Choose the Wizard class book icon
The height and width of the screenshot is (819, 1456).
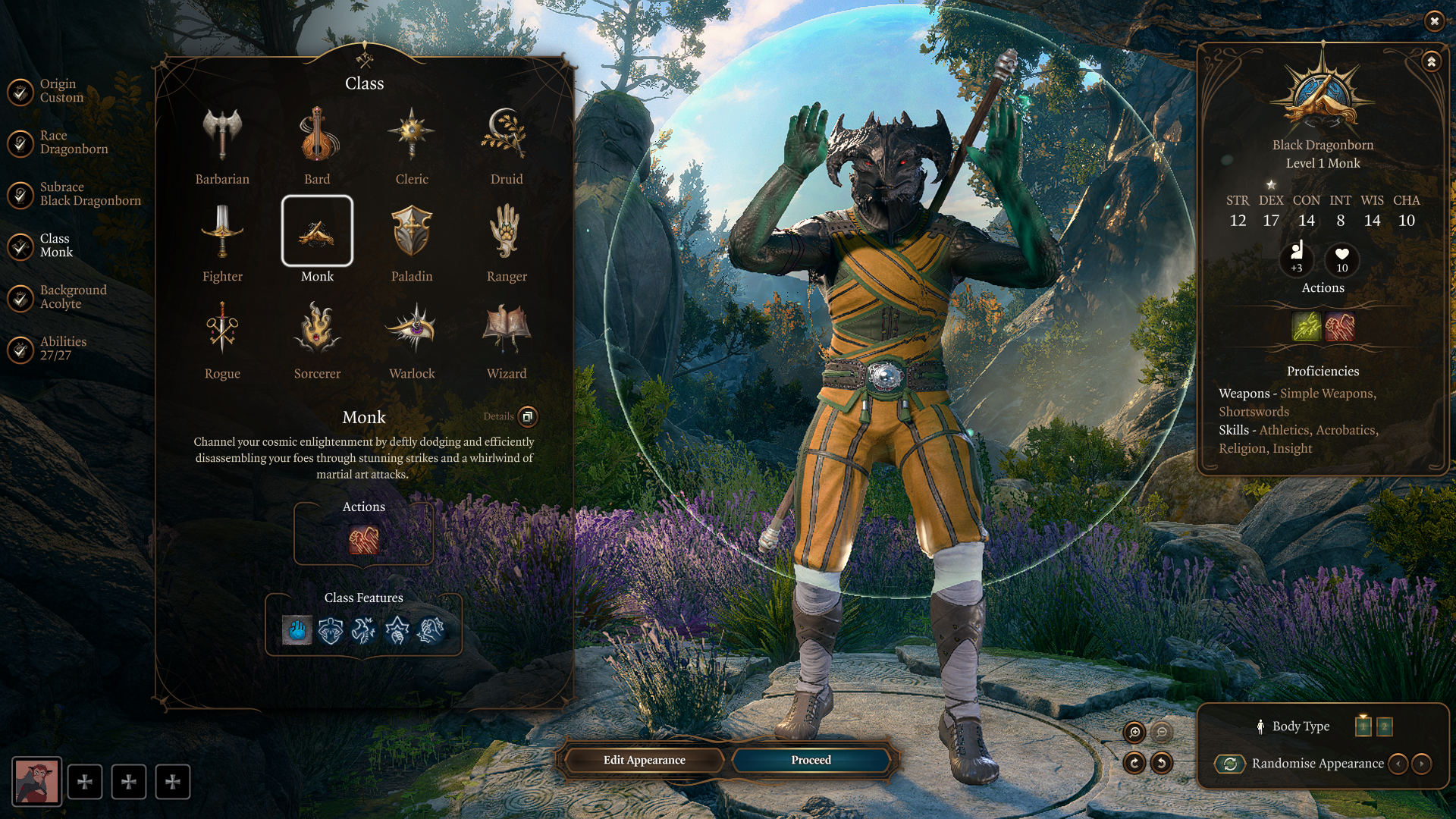pyautogui.click(x=507, y=330)
